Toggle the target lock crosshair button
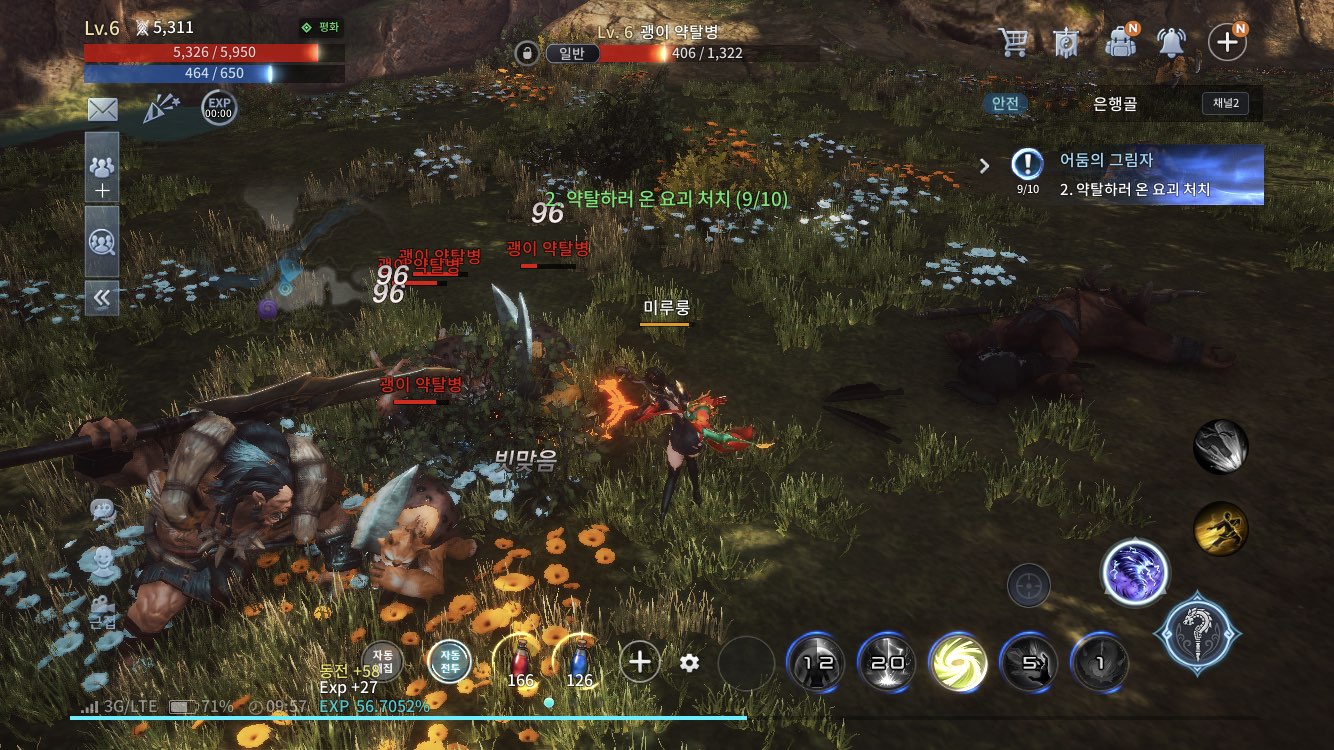The height and width of the screenshot is (750, 1334). [x=1028, y=585]
